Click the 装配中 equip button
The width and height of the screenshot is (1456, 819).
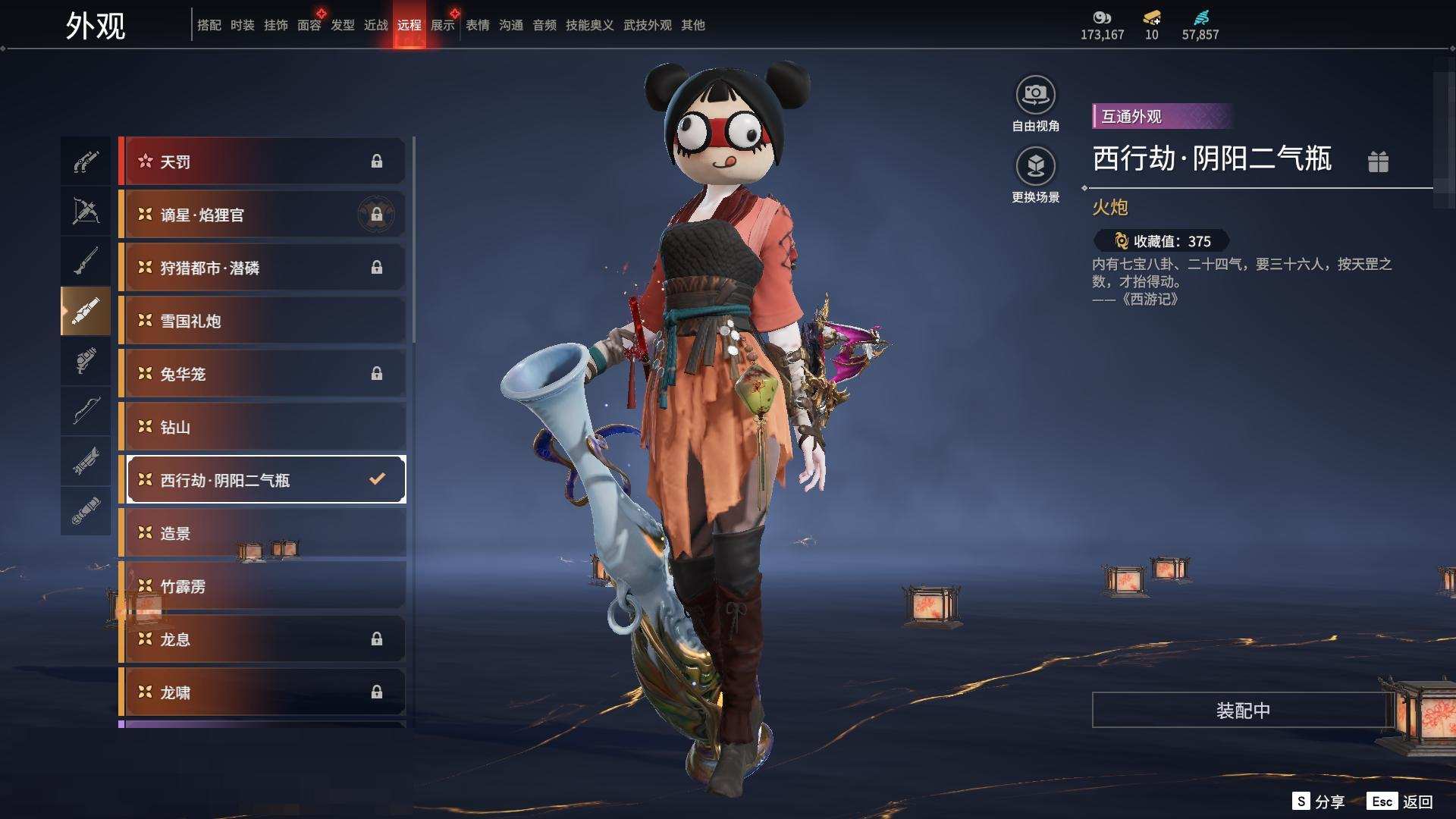pyautogui.click(x=1243, y=710)
